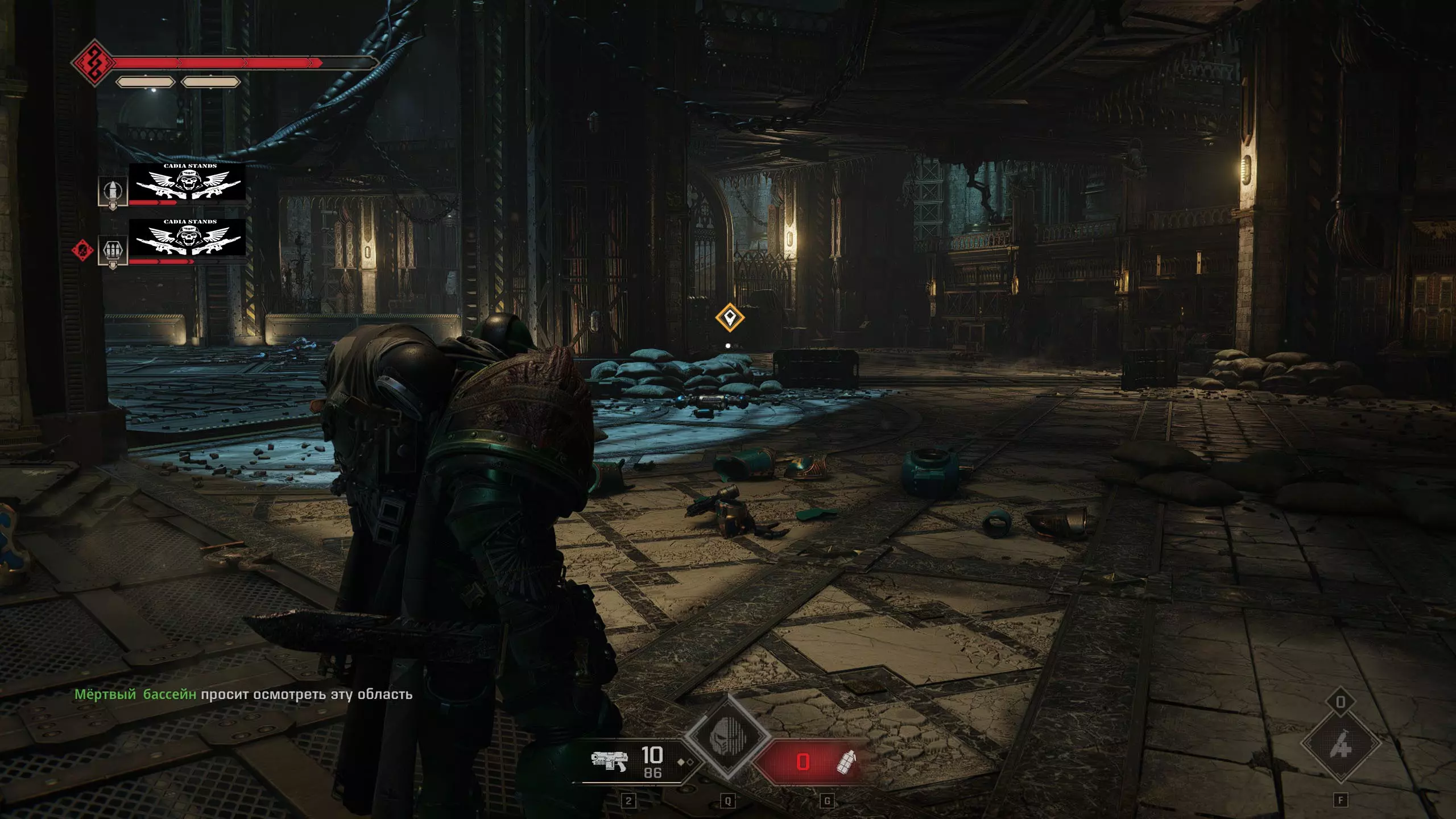This screenshot has height=819, width=1456.
Task: Activate the helmet class ability diamond
Action: (x=727, y=737)
